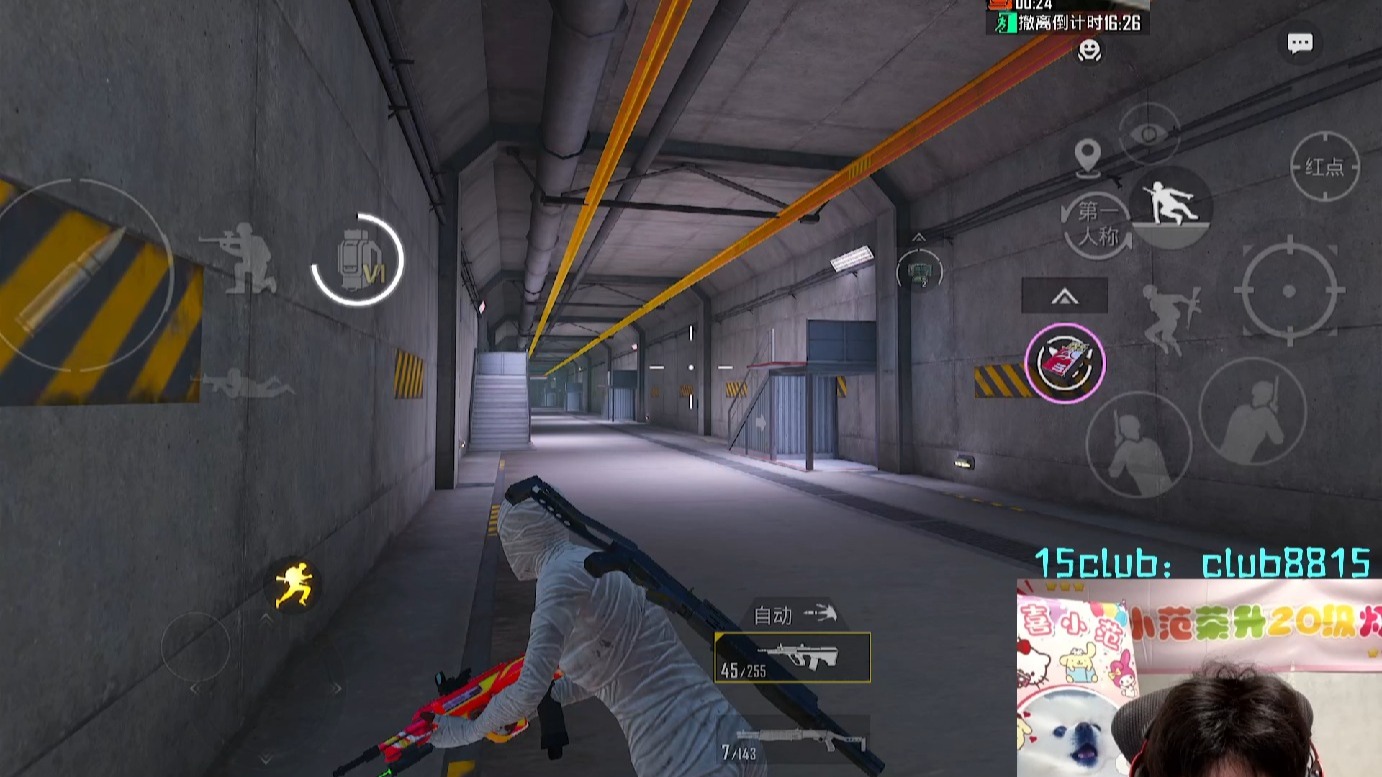The width and height of the screenshot is (1382, 777).
Task: Select the AUG rifle weapon slot
Action: pos(792,657)
